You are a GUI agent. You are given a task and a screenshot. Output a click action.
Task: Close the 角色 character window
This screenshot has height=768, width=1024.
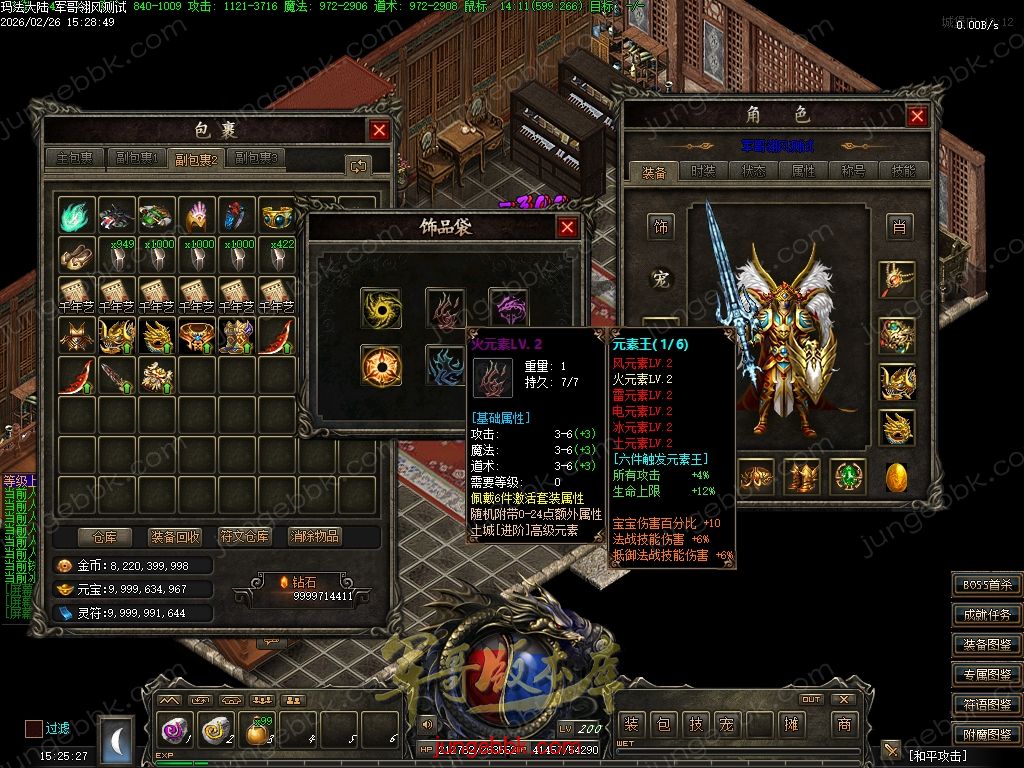point(917,116)
